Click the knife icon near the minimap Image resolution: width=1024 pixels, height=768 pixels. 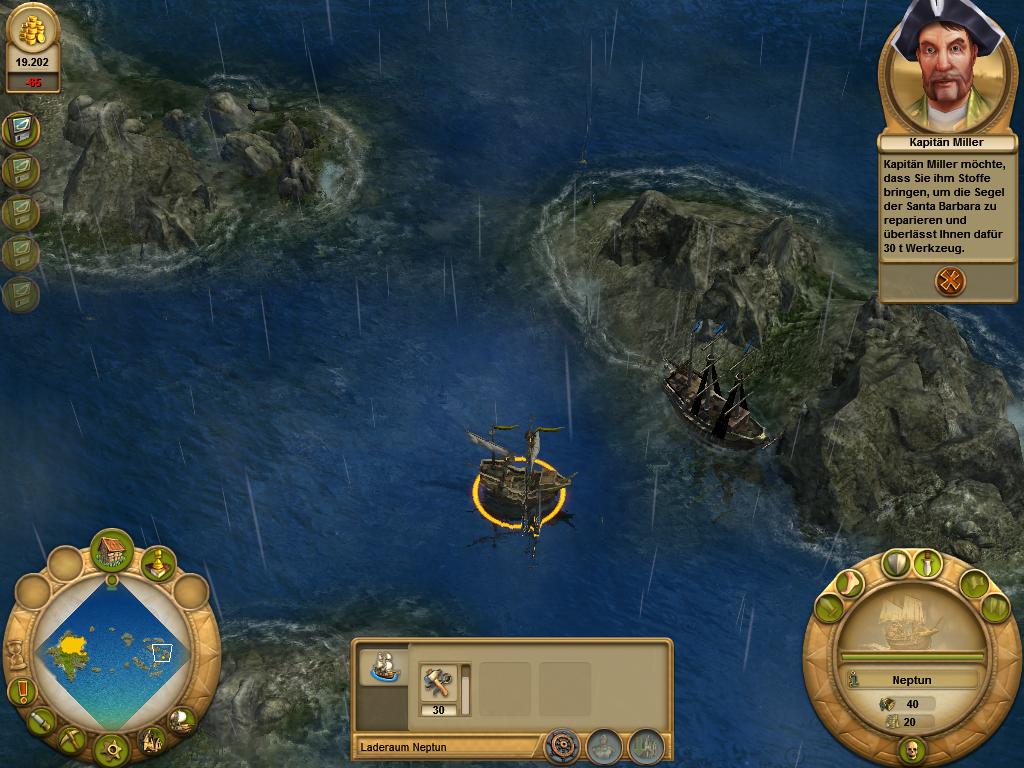[41, 719]
